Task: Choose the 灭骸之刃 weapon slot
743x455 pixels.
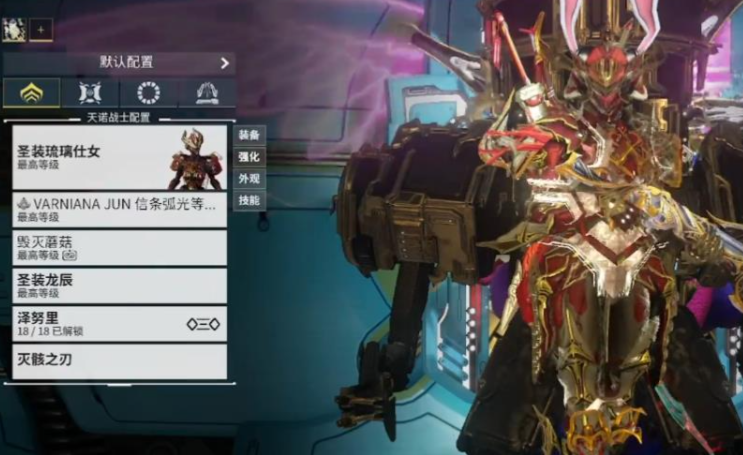Action: point(119,360)
